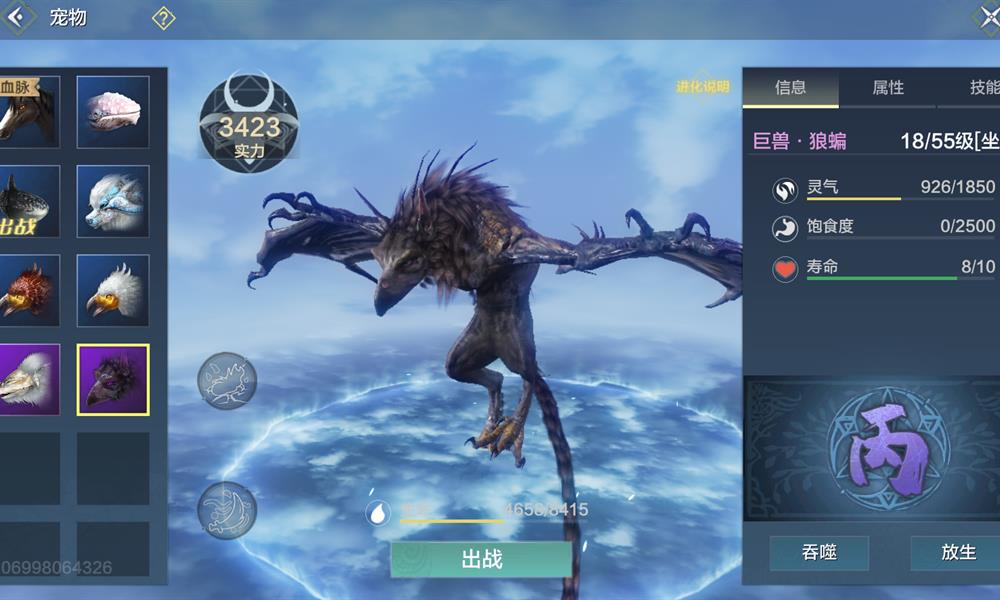Select the pink fluffy fish pet

point(113,112)
